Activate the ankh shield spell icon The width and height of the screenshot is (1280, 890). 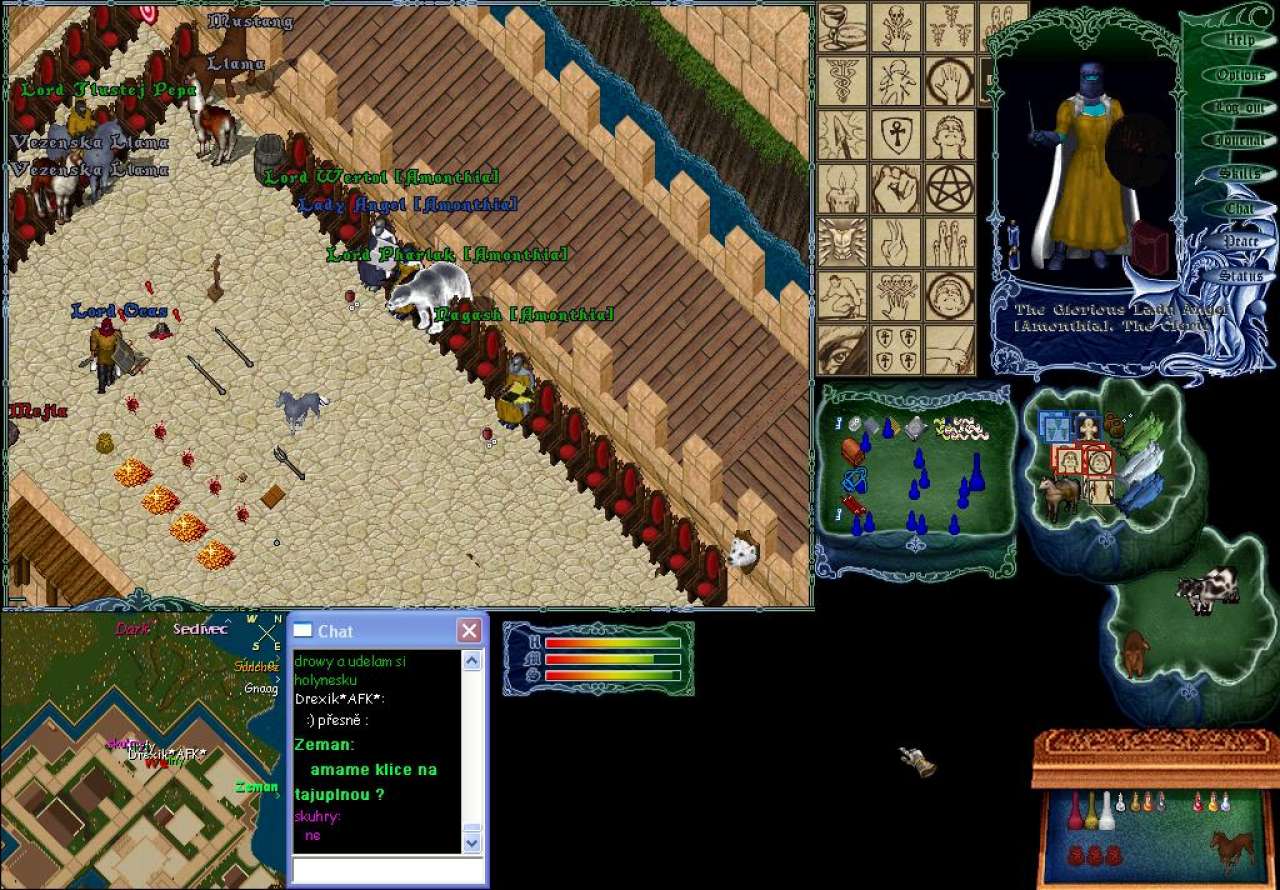[896, 134]
